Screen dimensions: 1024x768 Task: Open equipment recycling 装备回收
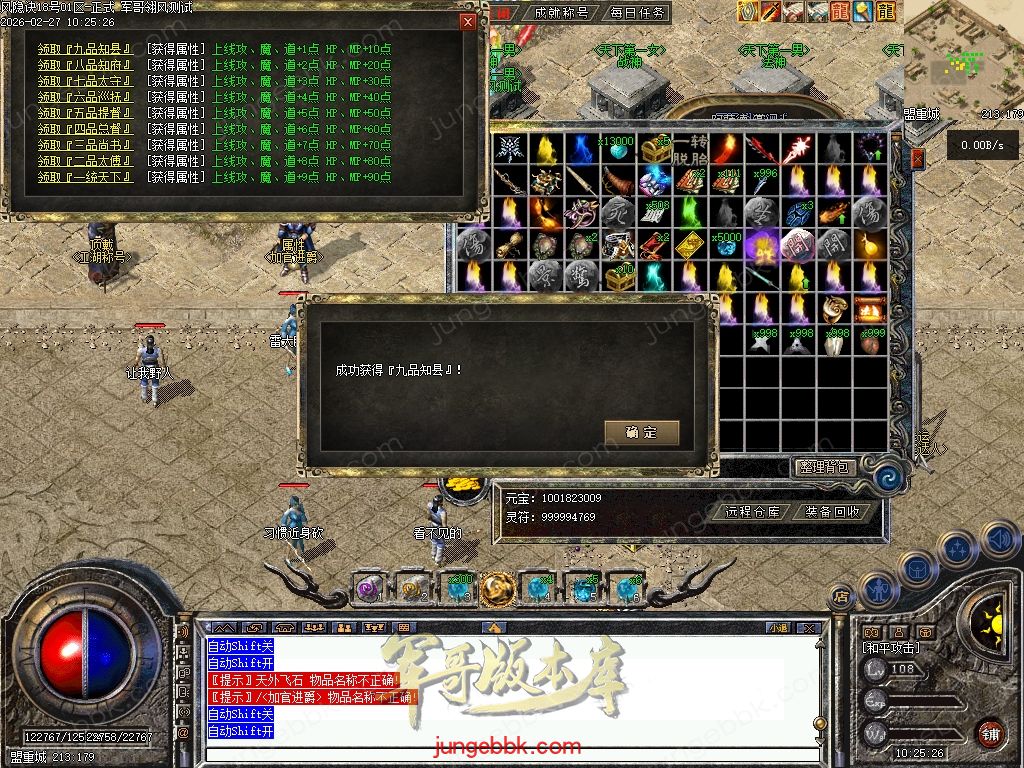pos(830,511)
